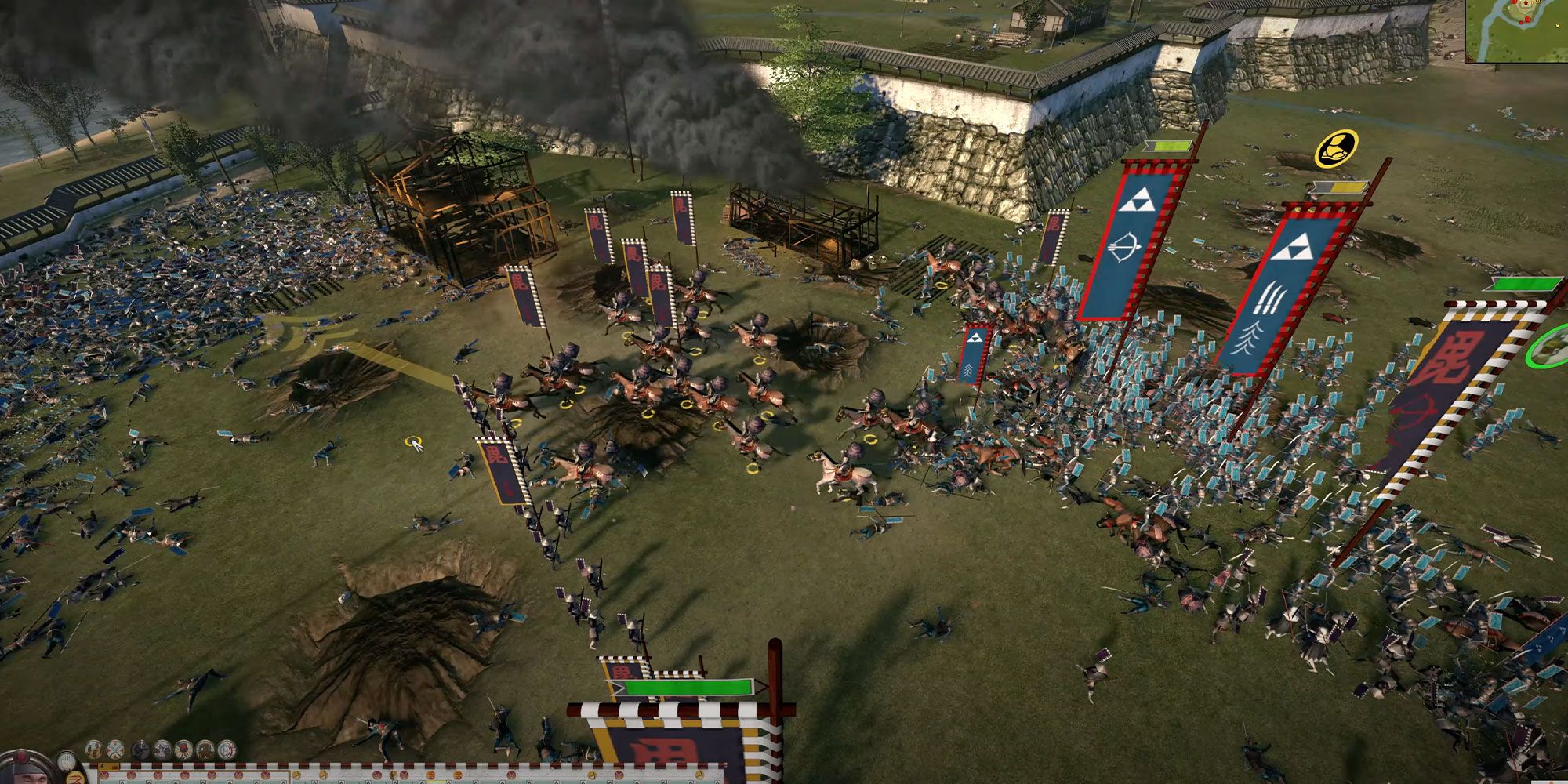
Task: Click the triple-triangle mon on the blue unit banner
Action: (x=1141, y=210)
